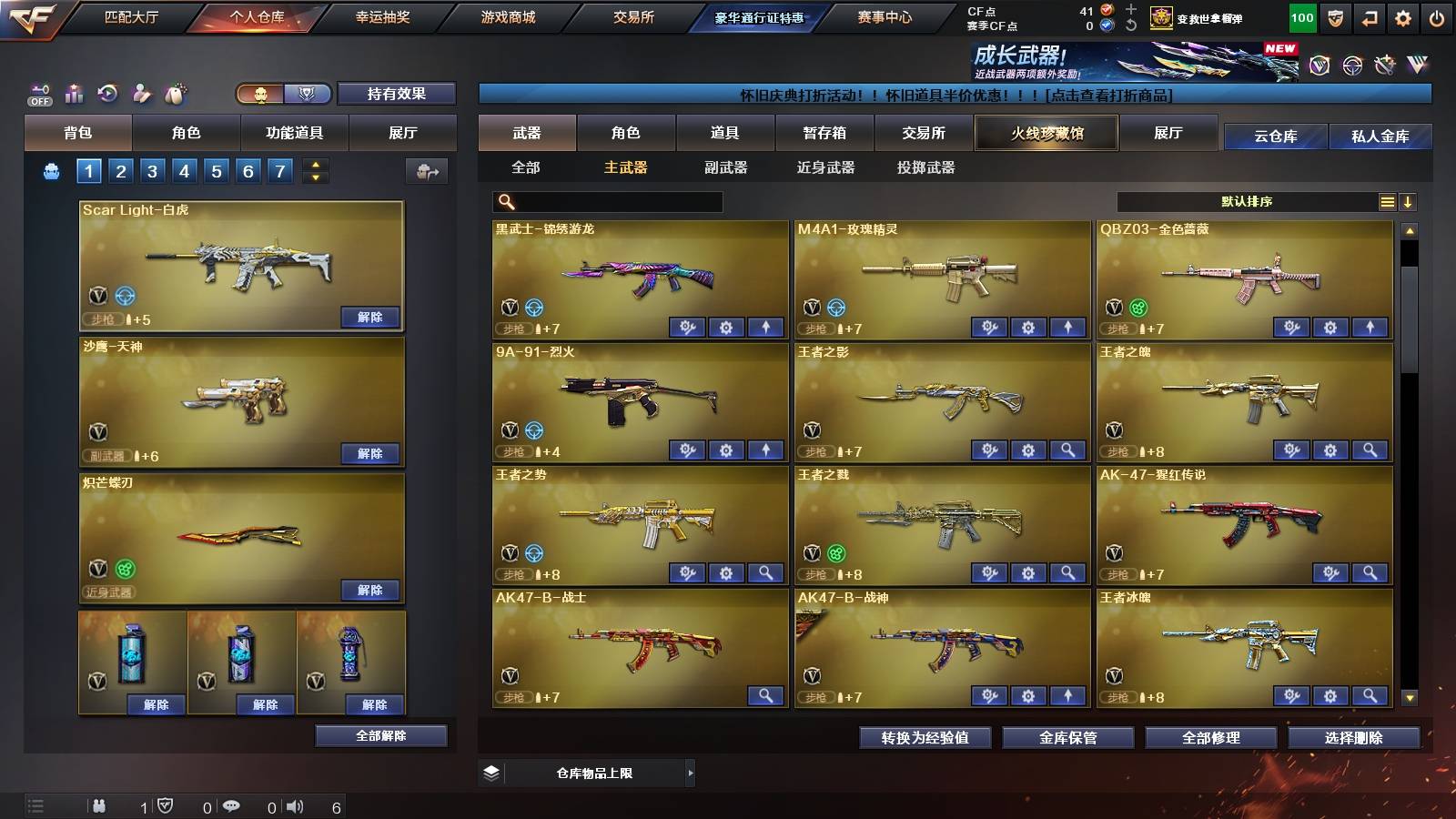Switch the character/rank toggle to rank mode

click(308, 94)
